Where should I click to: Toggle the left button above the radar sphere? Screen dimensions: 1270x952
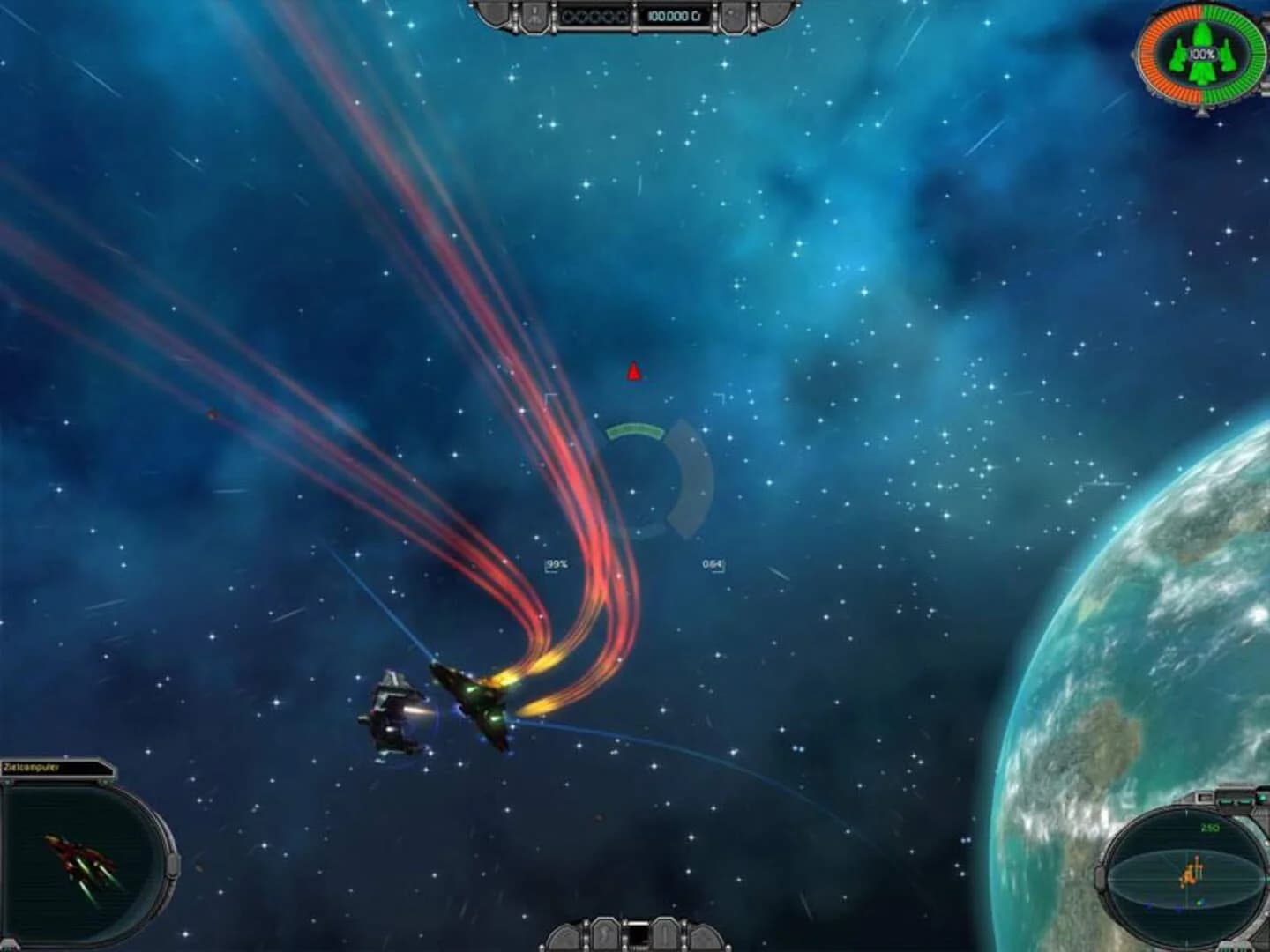coord(1225,800)
